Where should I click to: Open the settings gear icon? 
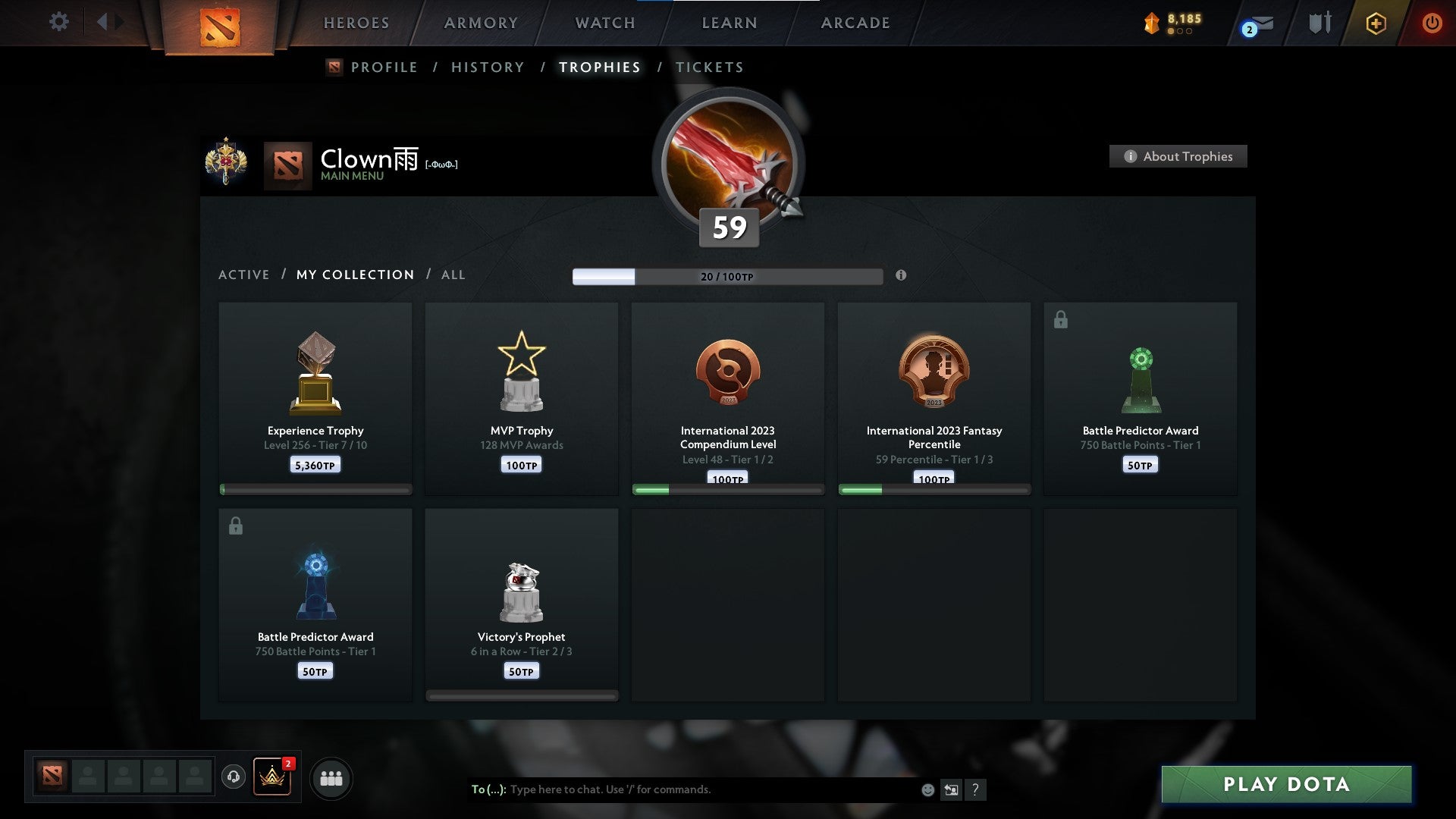tap(58, 22)
